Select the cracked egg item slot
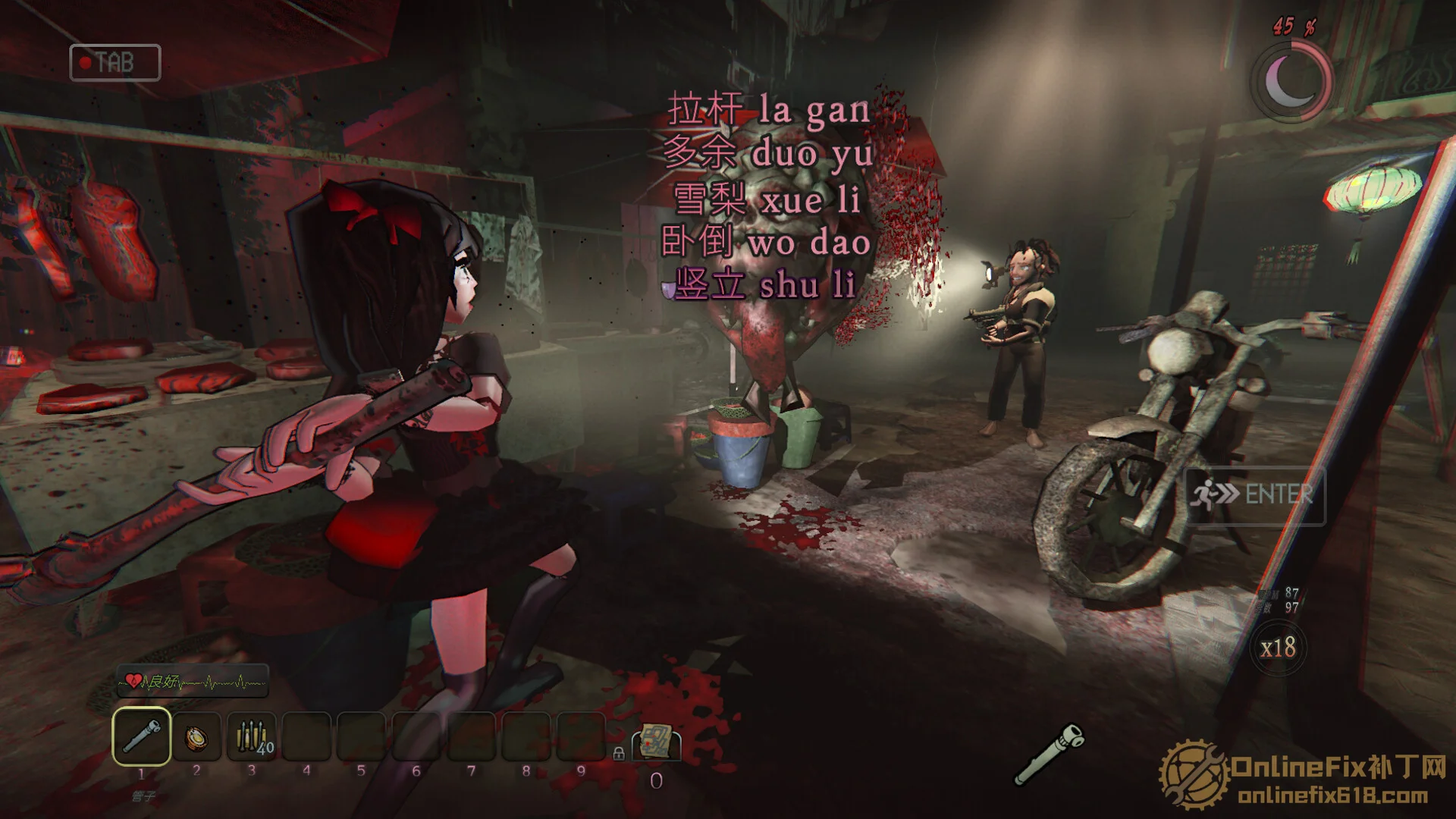 click(x=196, y=737)
